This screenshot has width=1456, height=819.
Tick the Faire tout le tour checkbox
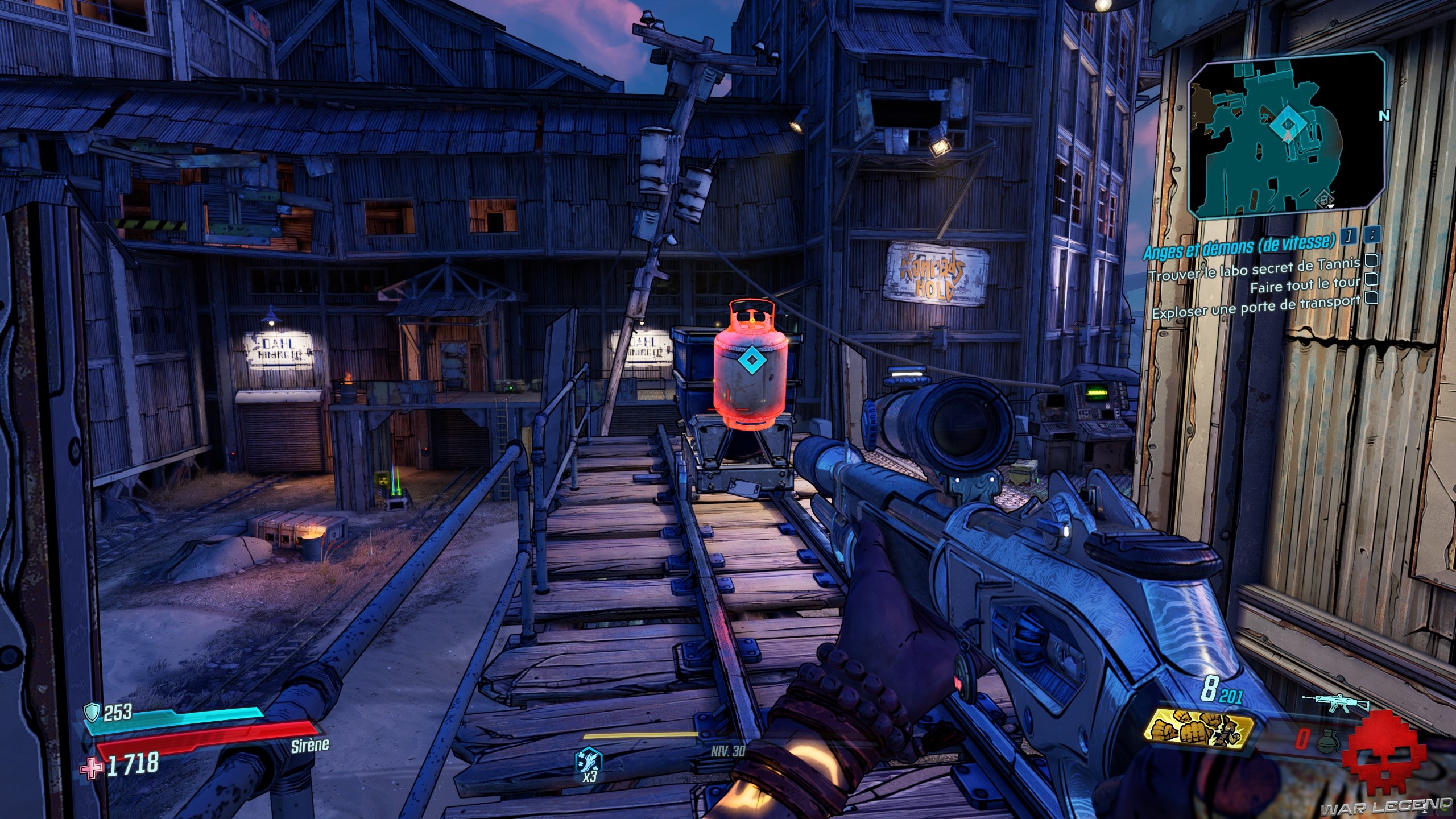[1371, 279]
